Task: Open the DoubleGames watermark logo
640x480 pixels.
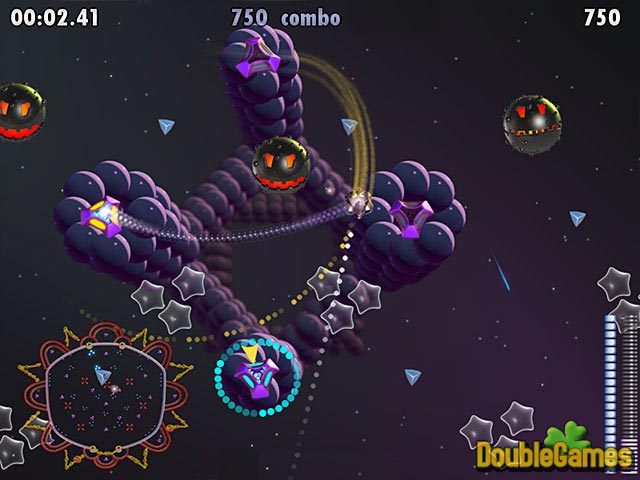Action: pos(553,451)
